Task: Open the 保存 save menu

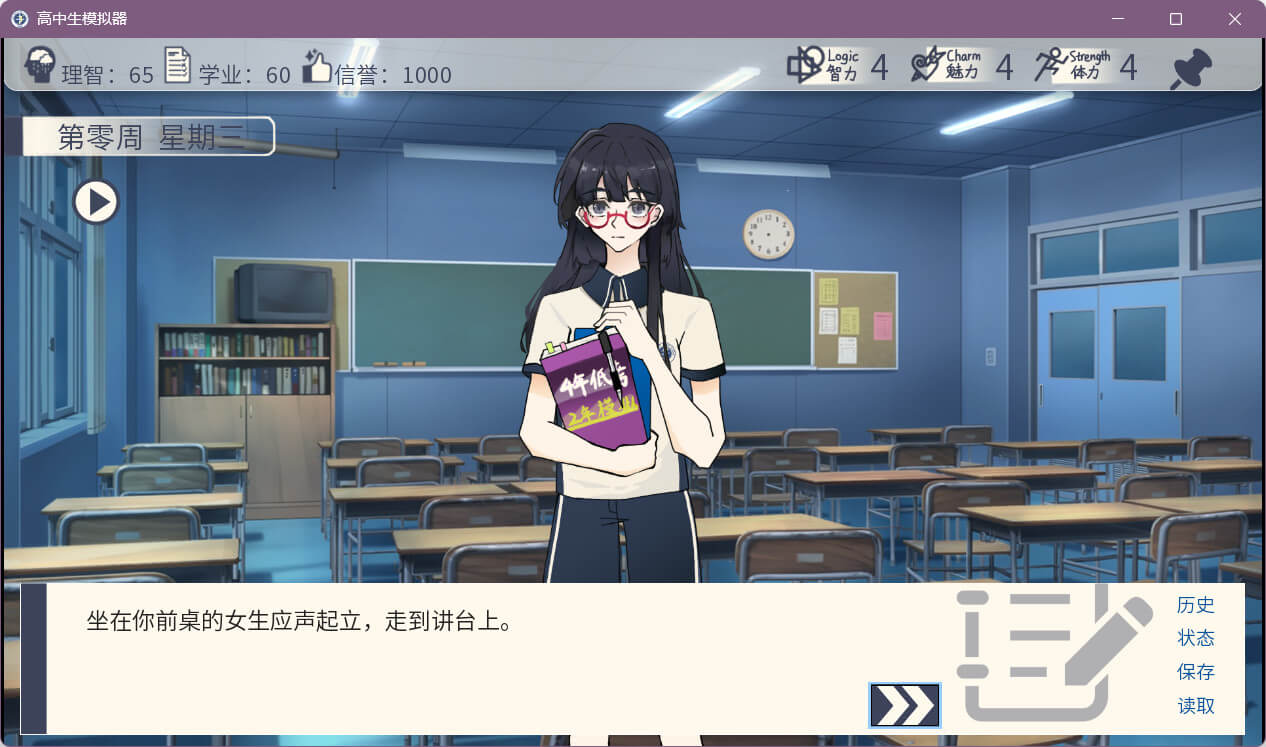Action: click(x=1195, y=672)
